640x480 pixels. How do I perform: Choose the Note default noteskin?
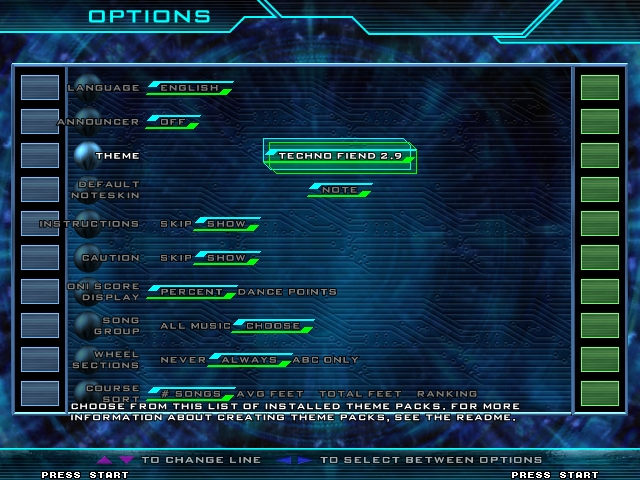pos(340,190)
